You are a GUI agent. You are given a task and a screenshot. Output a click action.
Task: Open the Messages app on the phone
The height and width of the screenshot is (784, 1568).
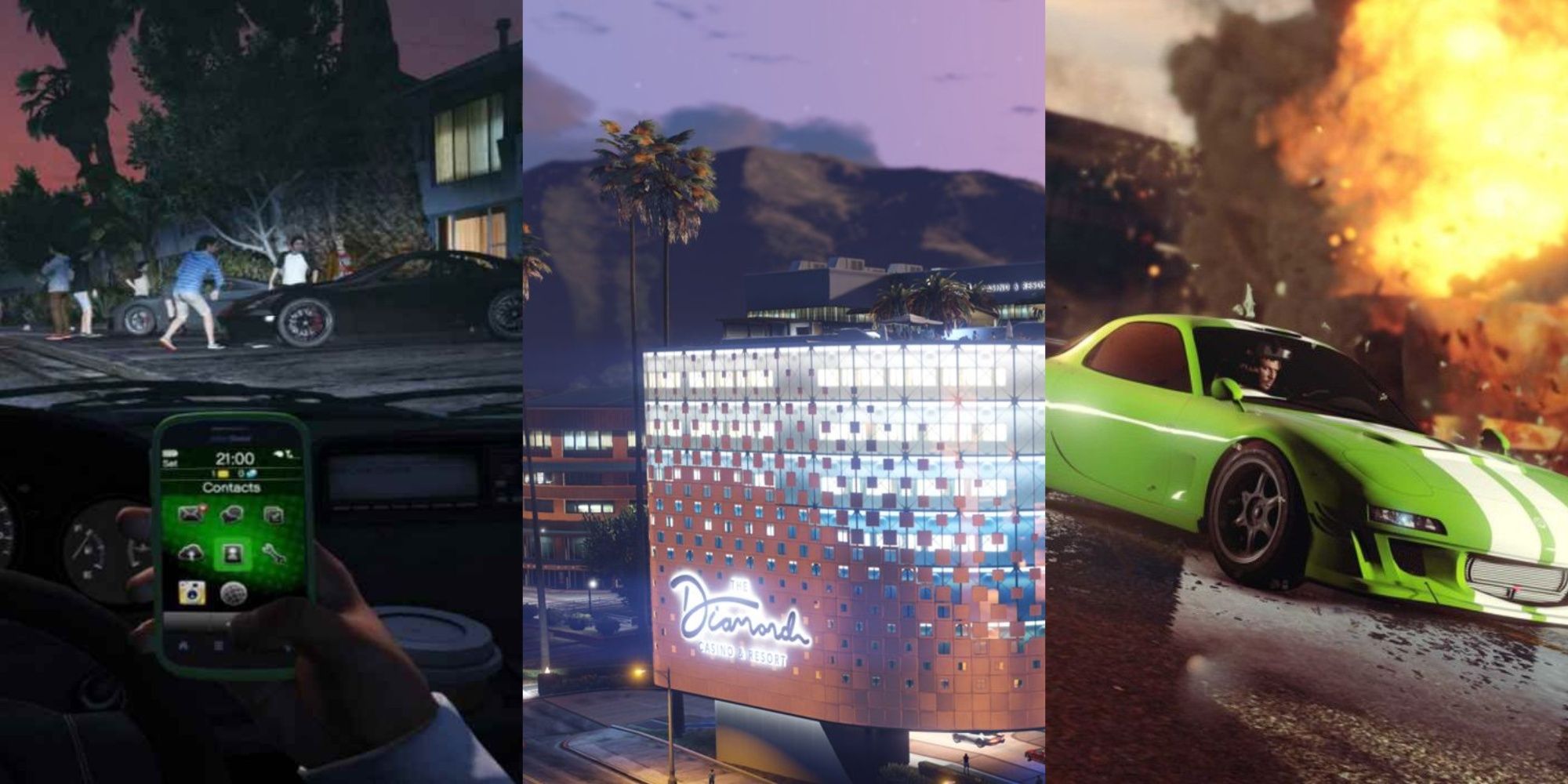pyautogui.click(x=192, y=512)
